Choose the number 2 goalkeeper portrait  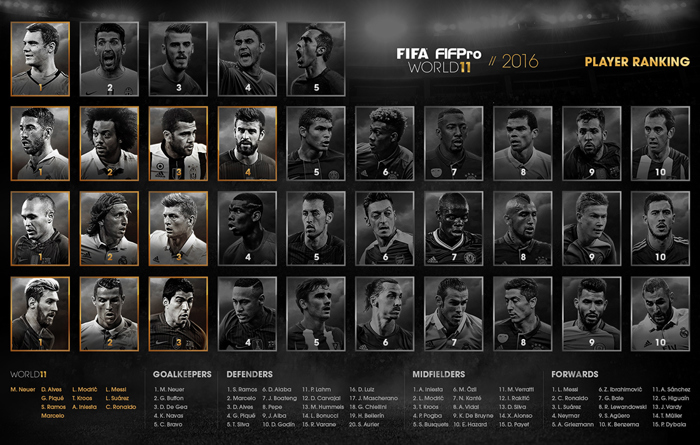point(109,59)
